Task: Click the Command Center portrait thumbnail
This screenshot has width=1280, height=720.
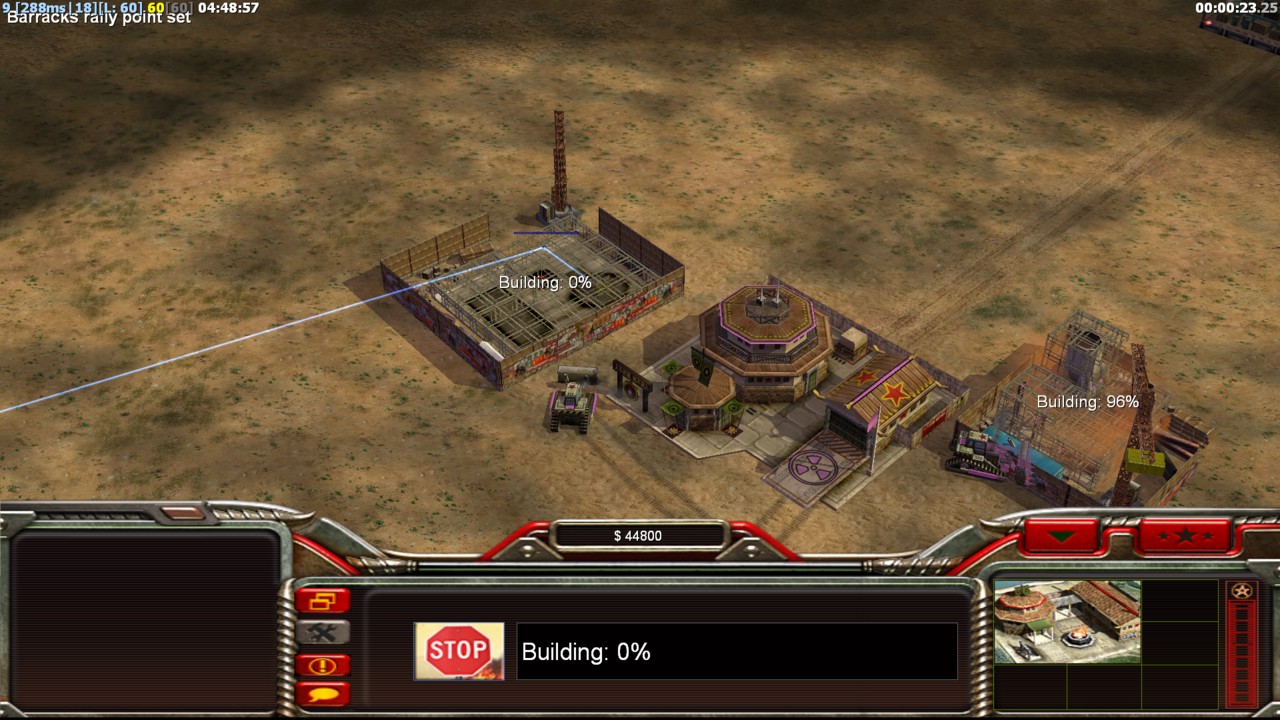Action: [1067, 622]
